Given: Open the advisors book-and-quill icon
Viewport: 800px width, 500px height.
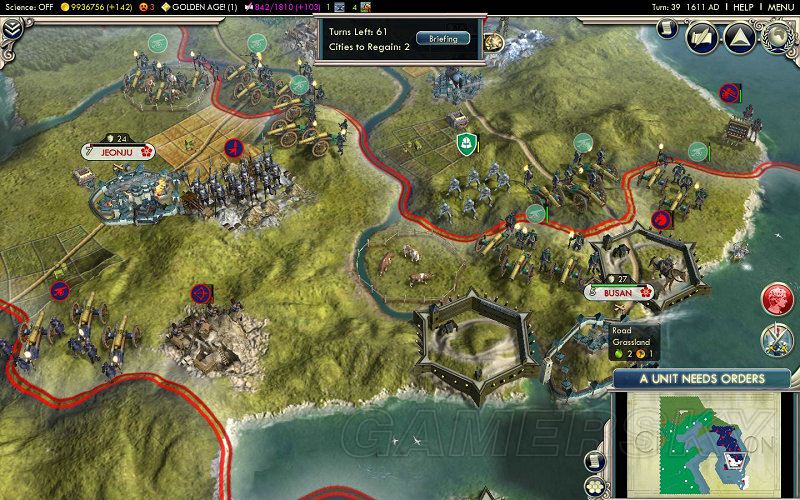Looking at the screenshot, I should click(701, 39).
